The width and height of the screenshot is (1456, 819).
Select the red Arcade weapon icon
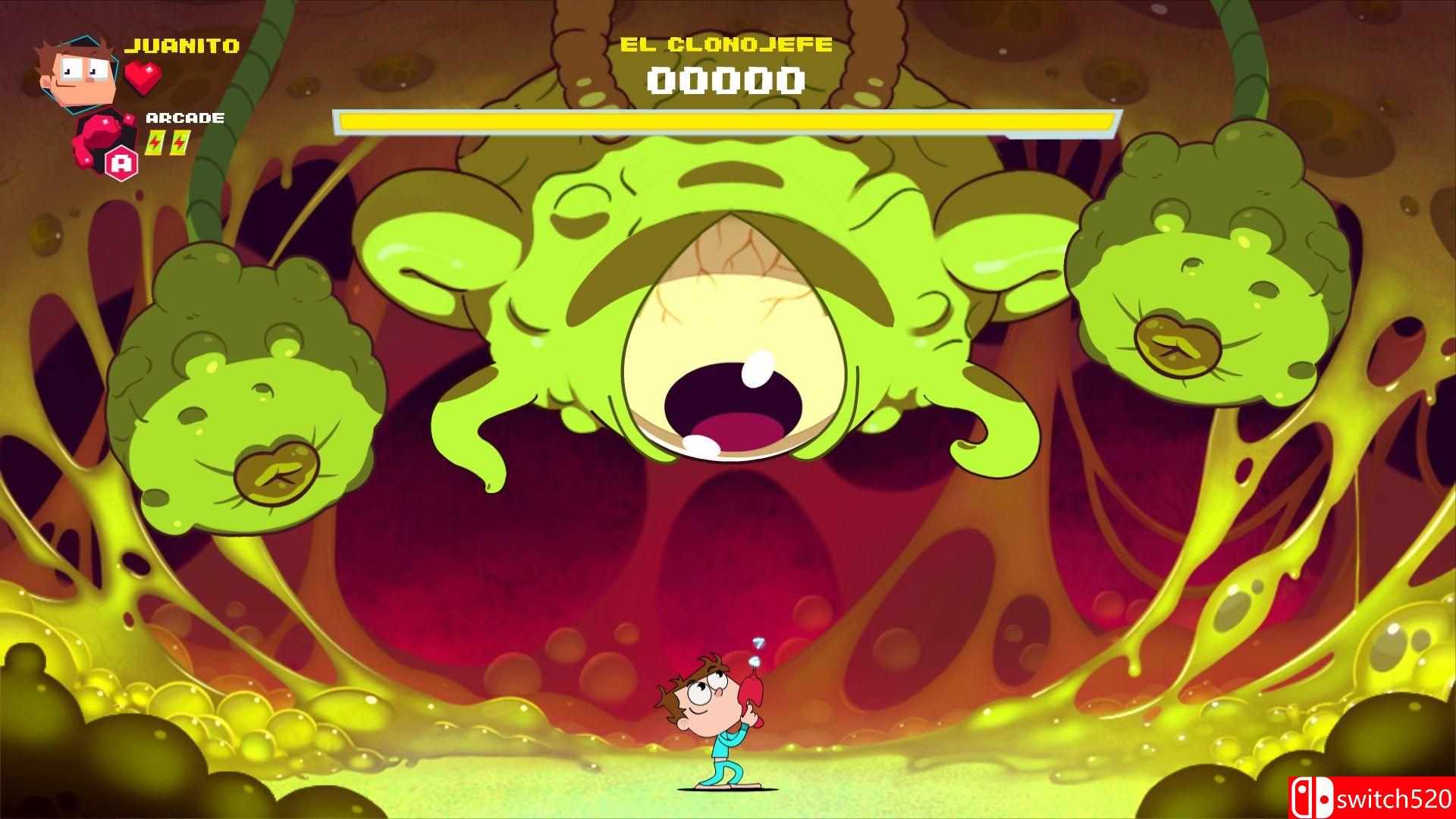coord(104,137)
